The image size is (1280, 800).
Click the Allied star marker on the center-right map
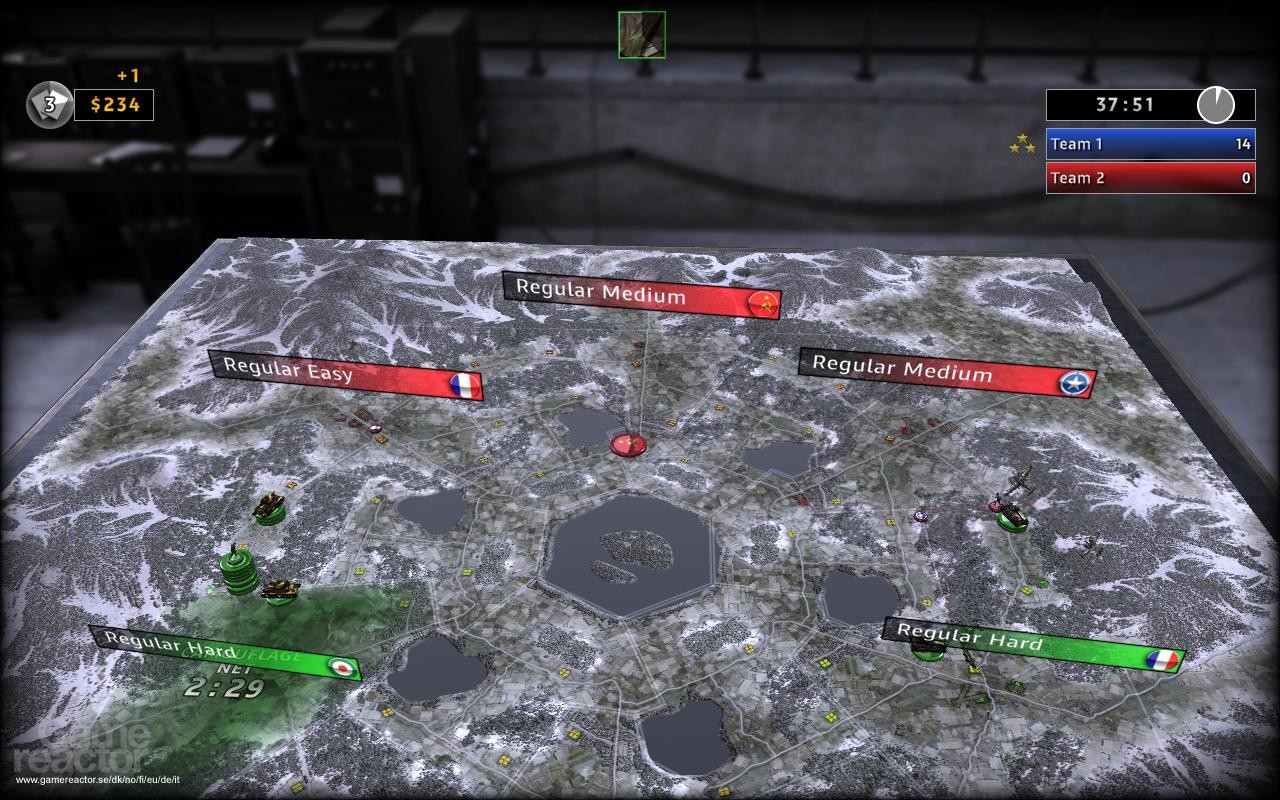pos(919,517)
